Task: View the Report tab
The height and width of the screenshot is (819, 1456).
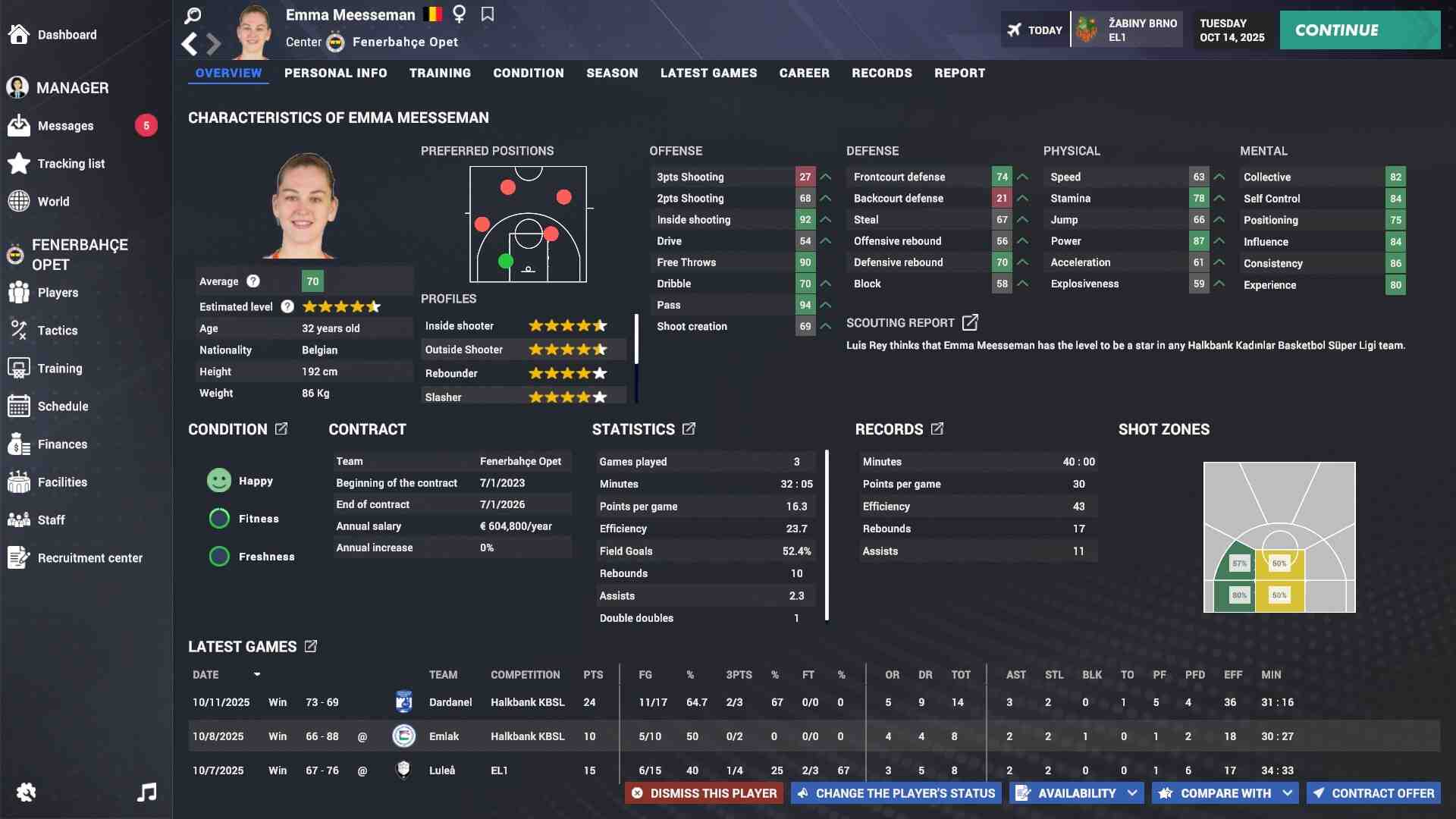Action: tap(959, 73)
